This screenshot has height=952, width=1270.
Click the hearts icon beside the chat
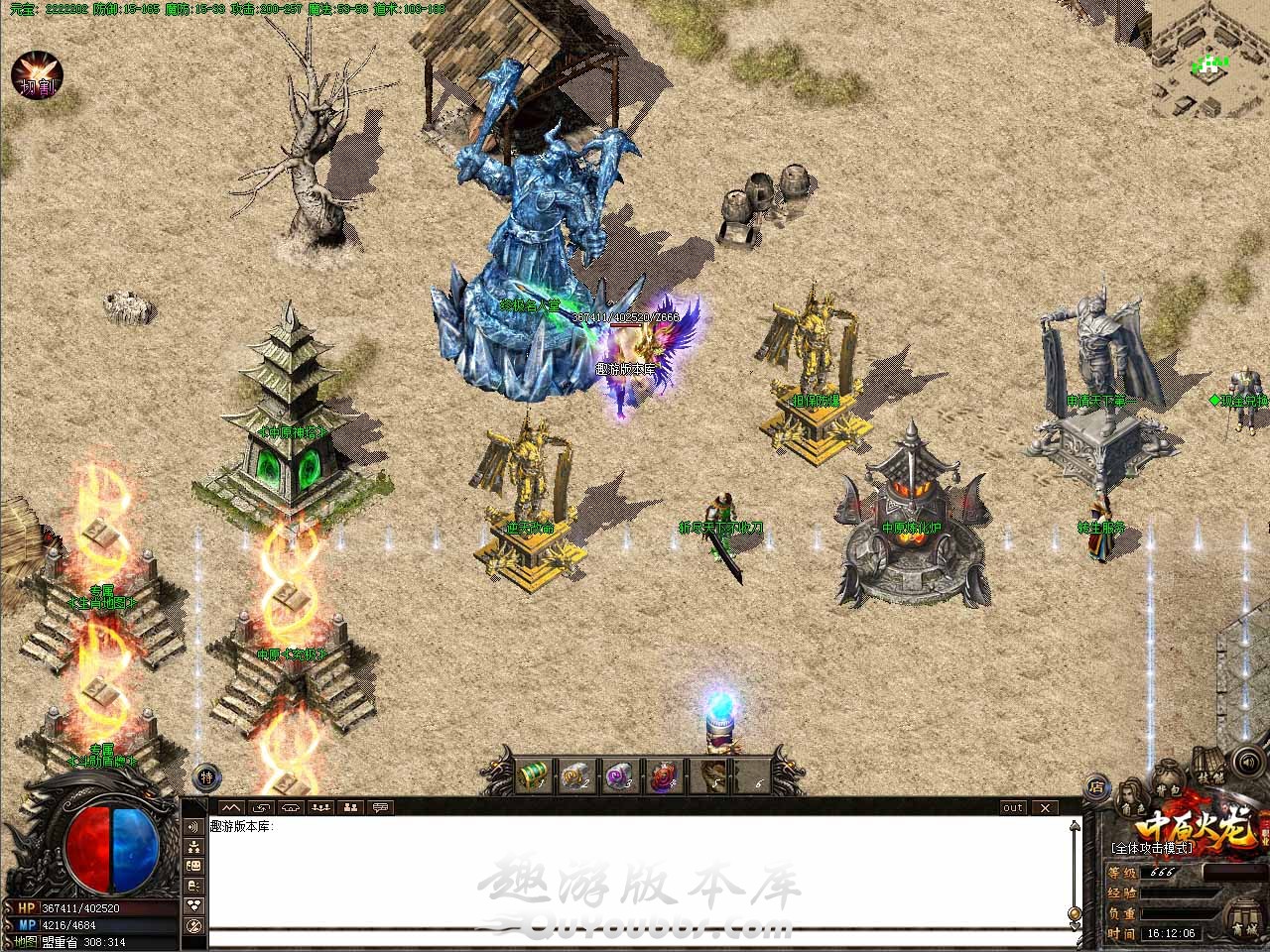coord(192,904)
